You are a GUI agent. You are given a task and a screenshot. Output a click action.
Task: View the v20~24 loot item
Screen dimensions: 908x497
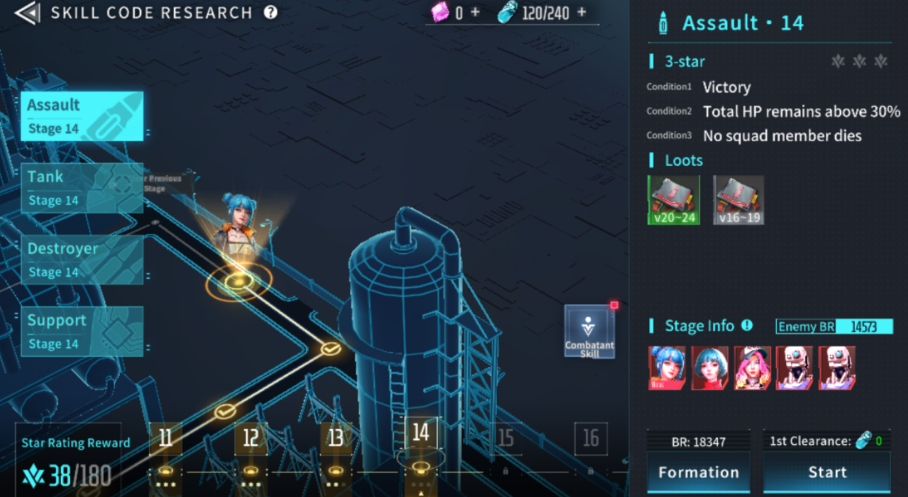tap(674, 200)
